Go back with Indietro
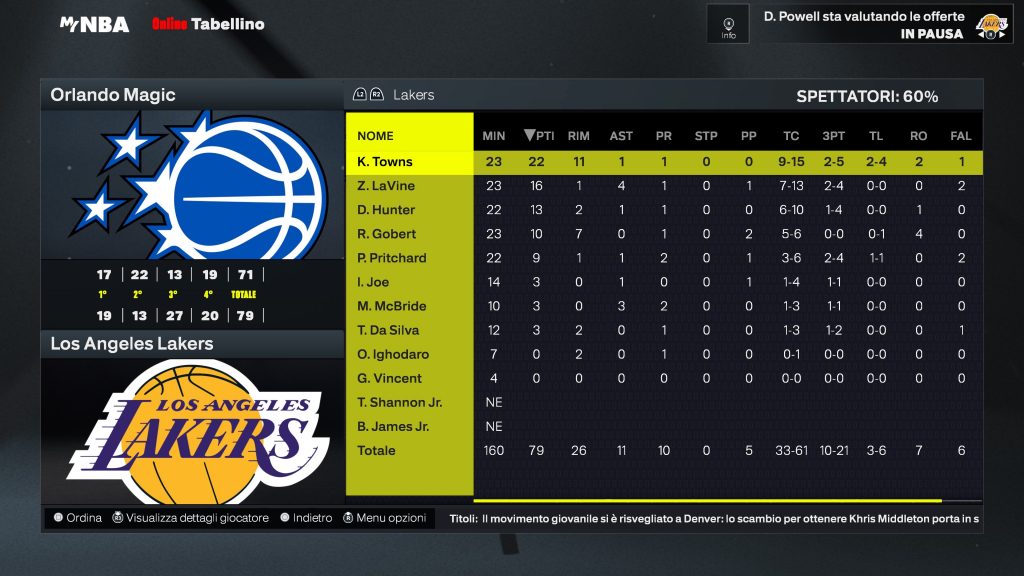 306,518
